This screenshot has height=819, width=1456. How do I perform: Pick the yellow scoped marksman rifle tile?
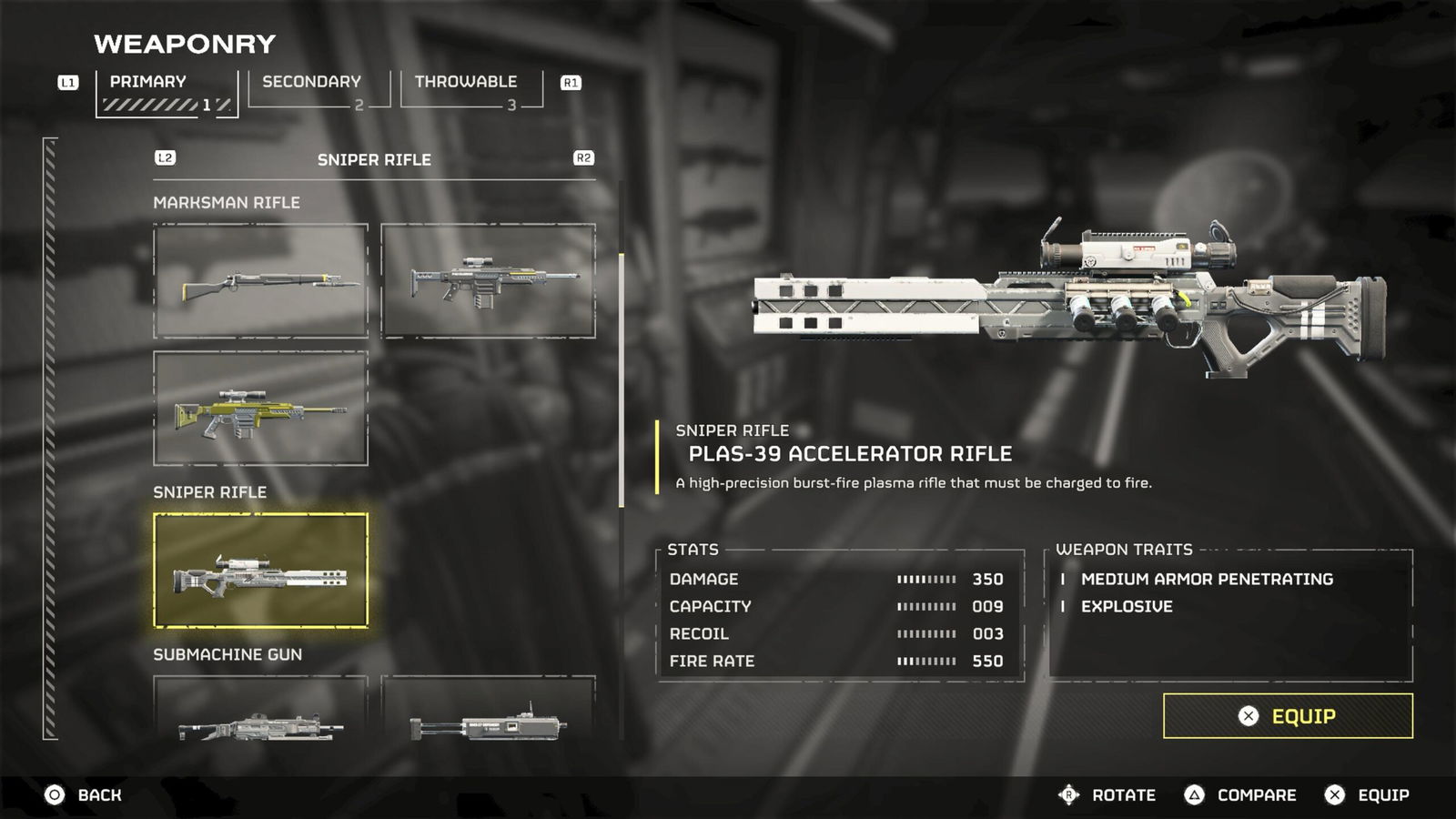pyautogui.click(x=261, y=409)
